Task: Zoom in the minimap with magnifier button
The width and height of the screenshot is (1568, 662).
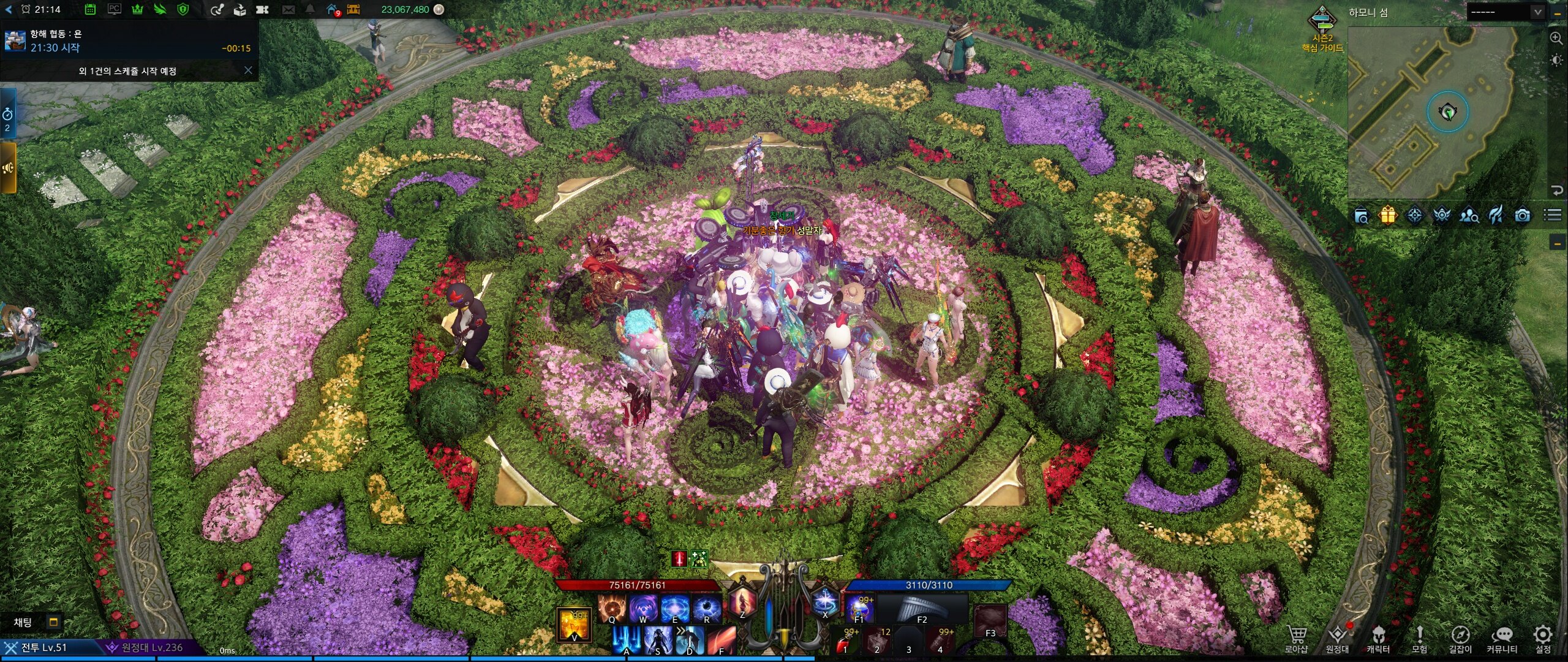Action: [1556, 38]
